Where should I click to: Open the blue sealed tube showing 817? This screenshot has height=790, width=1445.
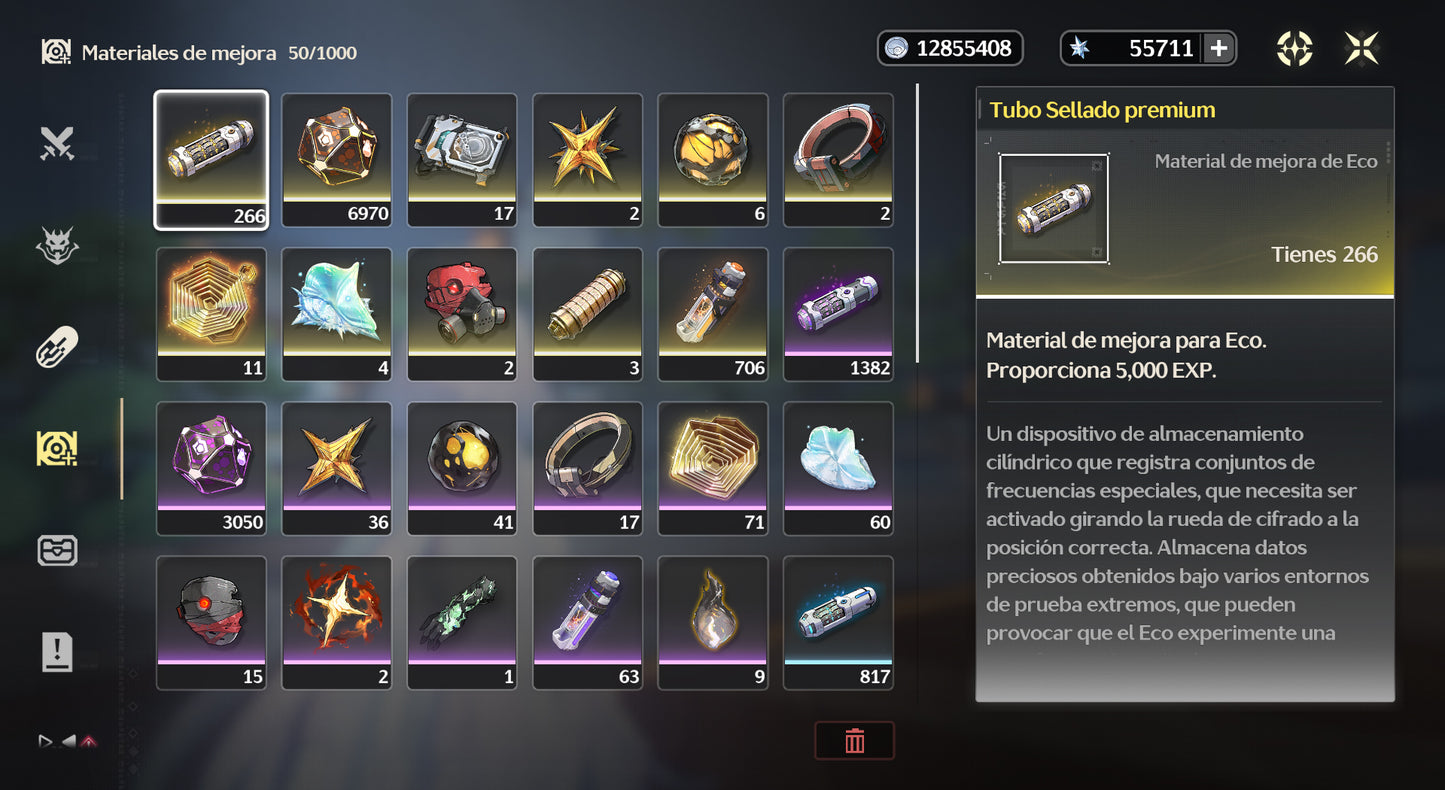tap(838, 621)
